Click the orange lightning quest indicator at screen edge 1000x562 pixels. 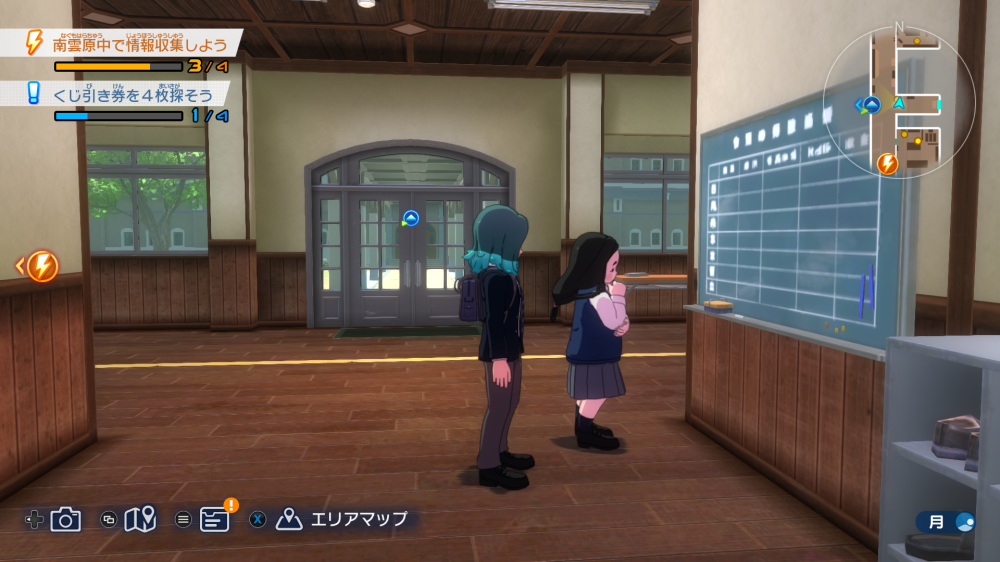coord(42,266)
